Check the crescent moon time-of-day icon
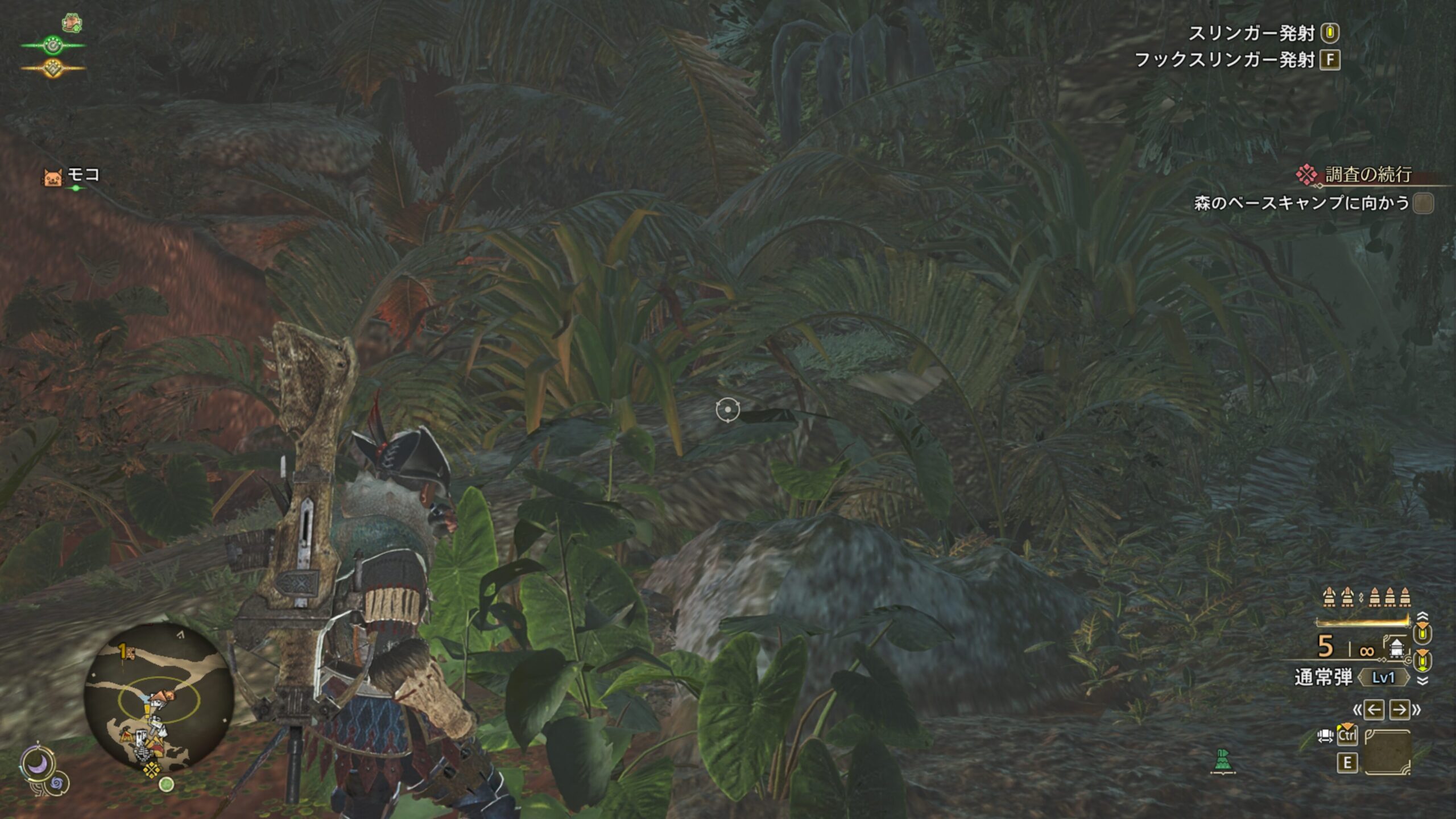This screenshot has width=1456, height=819. click(38, 764)
